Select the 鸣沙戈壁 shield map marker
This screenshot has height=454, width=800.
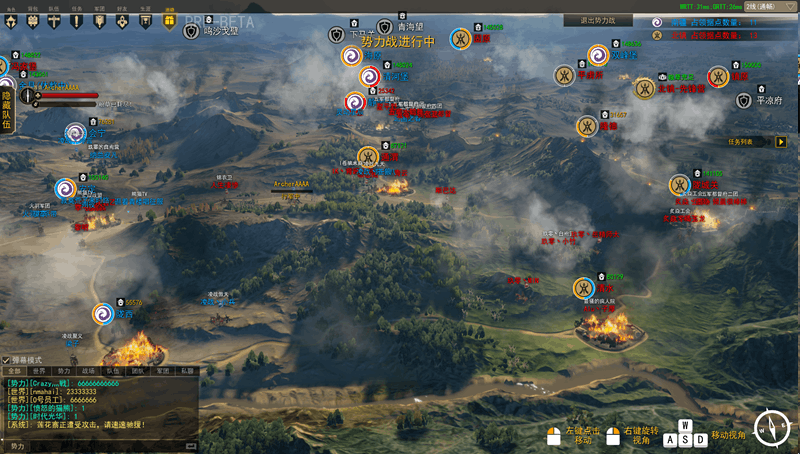pos(192,31)
